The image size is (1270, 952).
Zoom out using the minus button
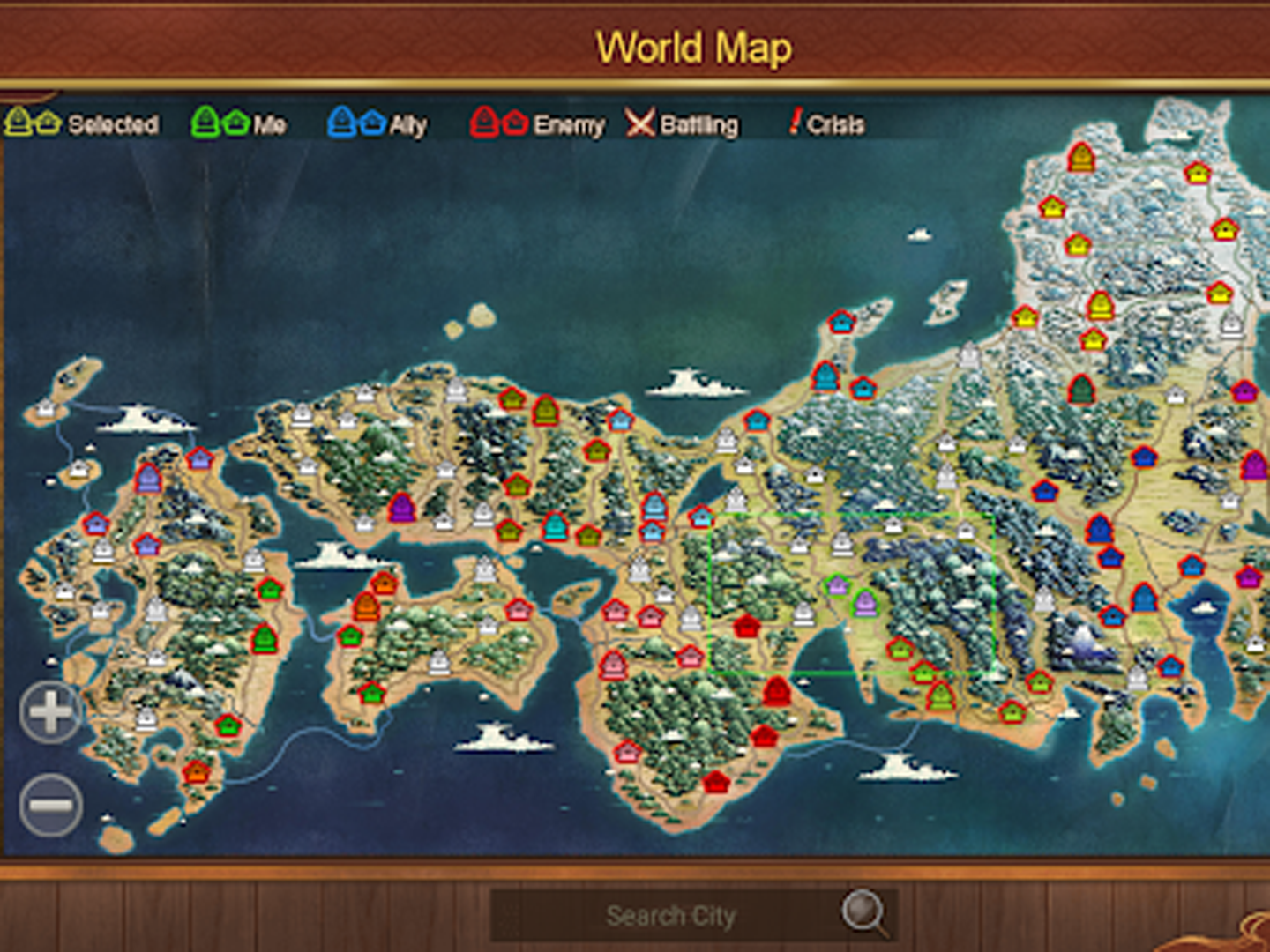click(49, 802)
